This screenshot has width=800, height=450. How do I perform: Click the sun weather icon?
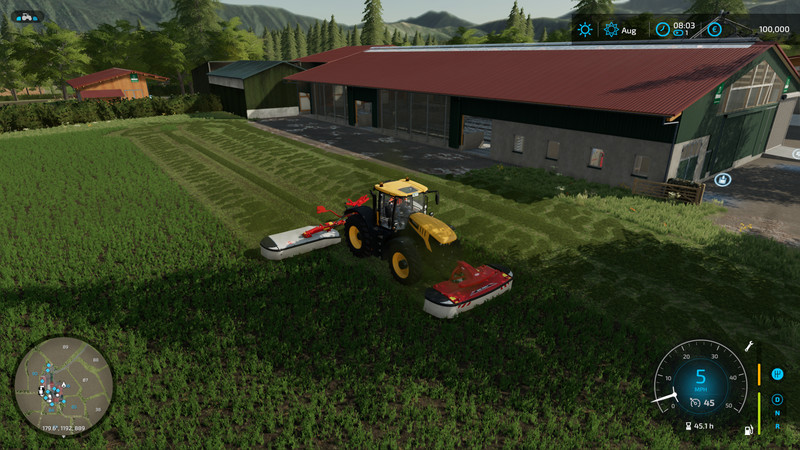pyautogui.click(x=585, y=30)
